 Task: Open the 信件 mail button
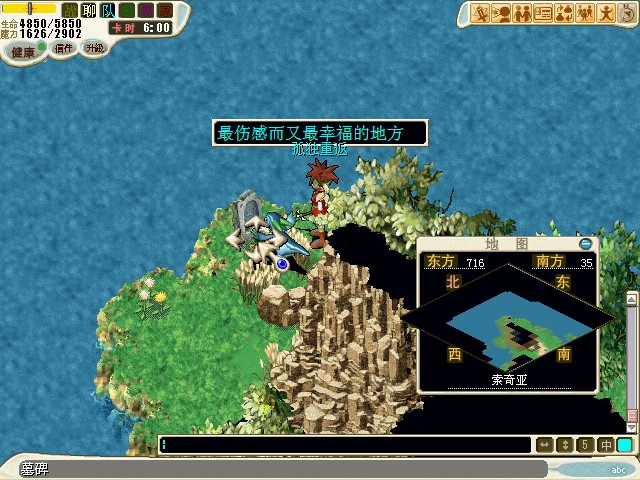click(64, 48)
